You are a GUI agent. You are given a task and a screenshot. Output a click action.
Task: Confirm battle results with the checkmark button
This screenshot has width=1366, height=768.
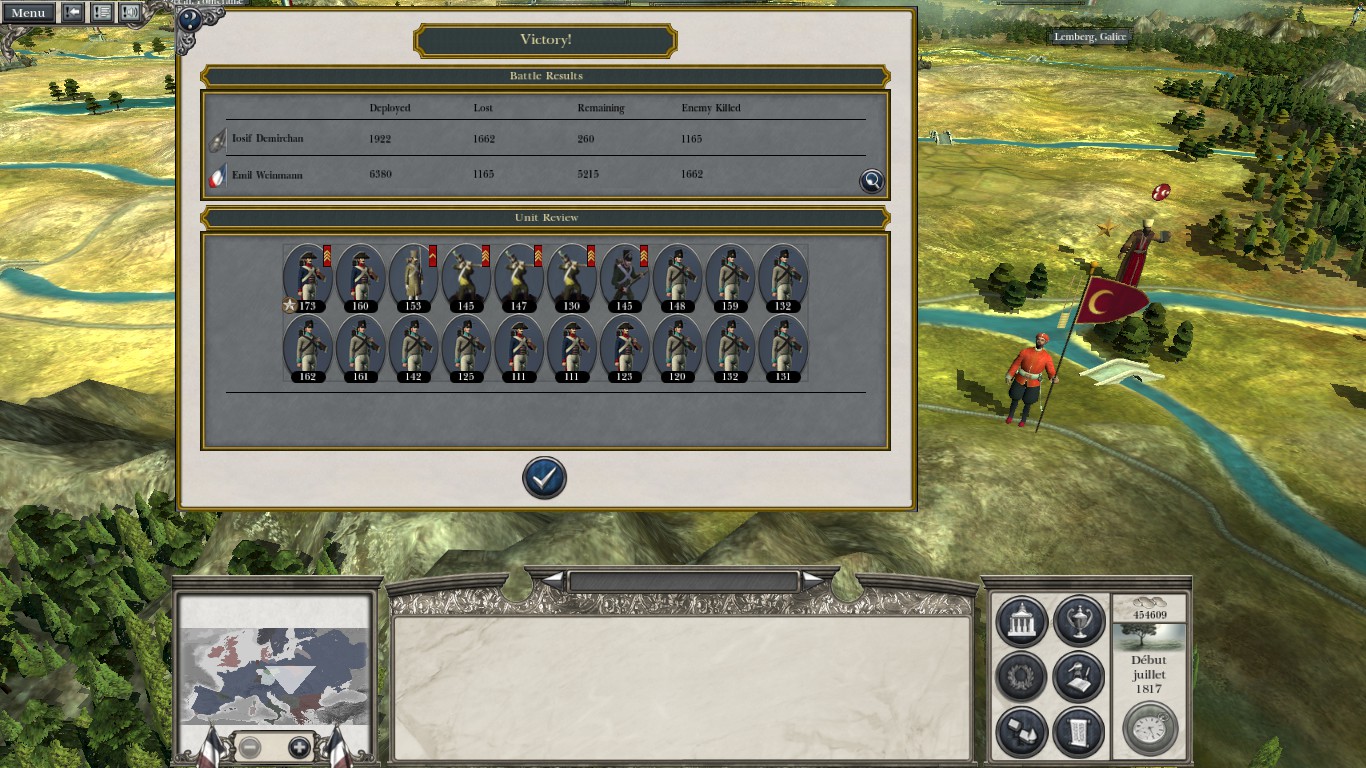click(x=544, y=478)
